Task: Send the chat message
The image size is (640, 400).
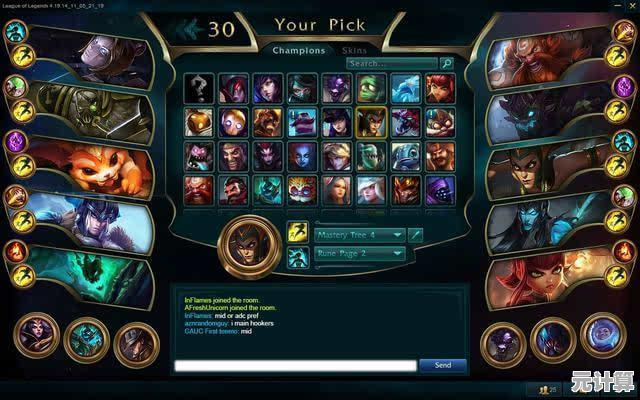Action: coord(443,365)
